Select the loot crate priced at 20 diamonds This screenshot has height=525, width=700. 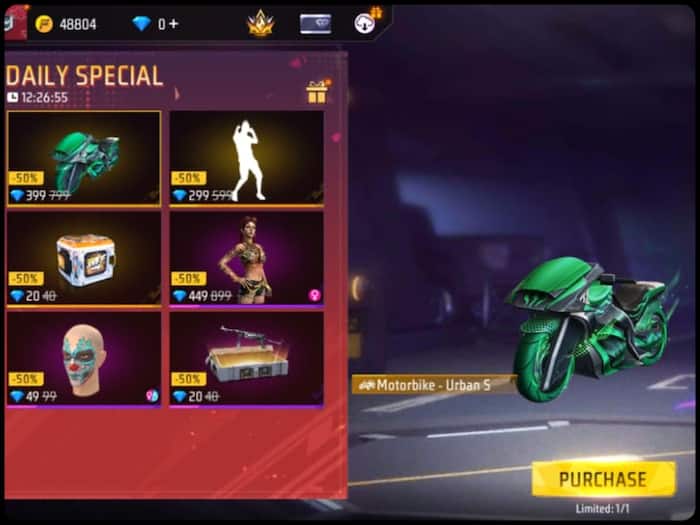(x=83, y=258)
